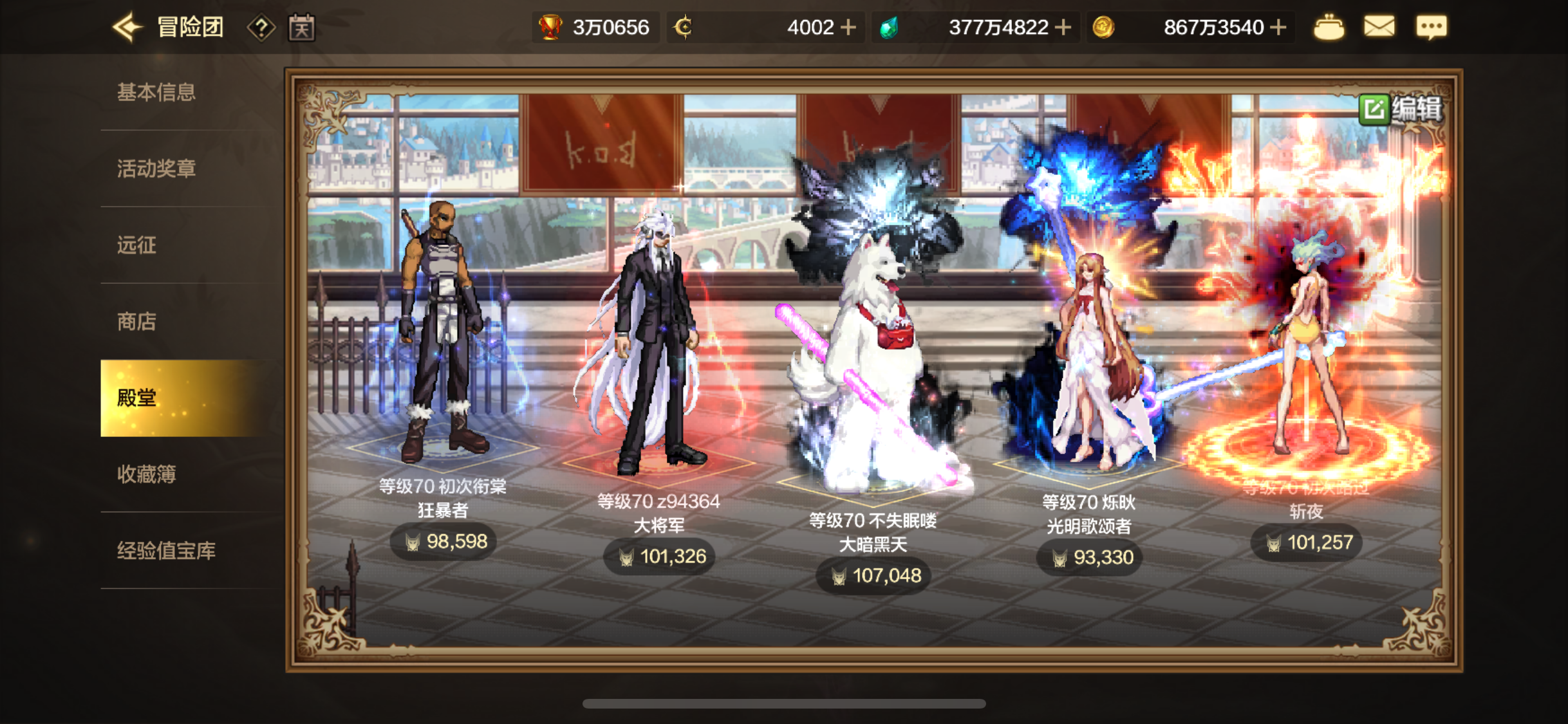
Task: Open the wallet purse icon
Action: pyautogui.click(x=1329, y=26)
